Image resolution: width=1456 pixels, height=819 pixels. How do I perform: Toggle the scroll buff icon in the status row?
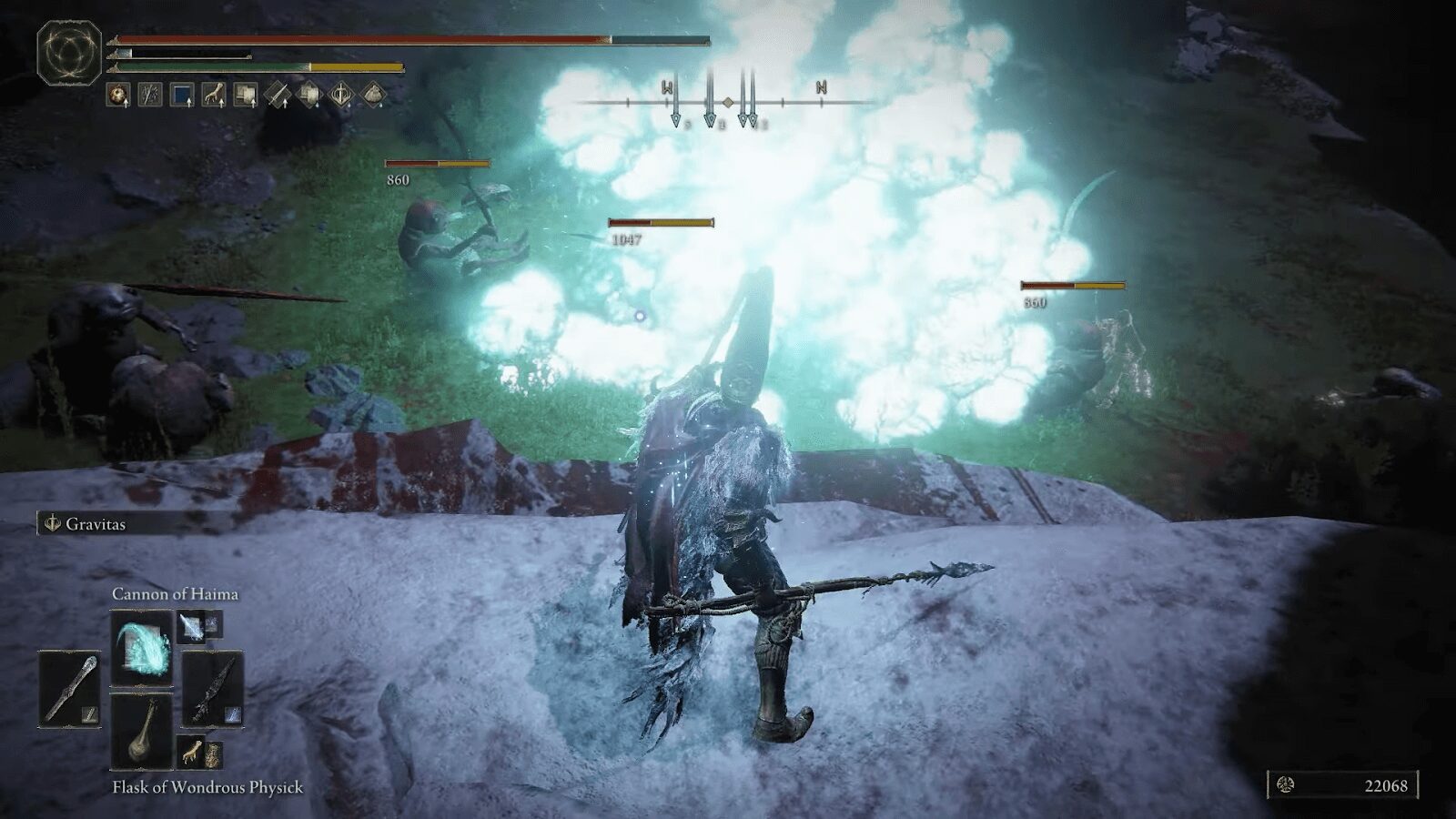[x=247, y=95]
